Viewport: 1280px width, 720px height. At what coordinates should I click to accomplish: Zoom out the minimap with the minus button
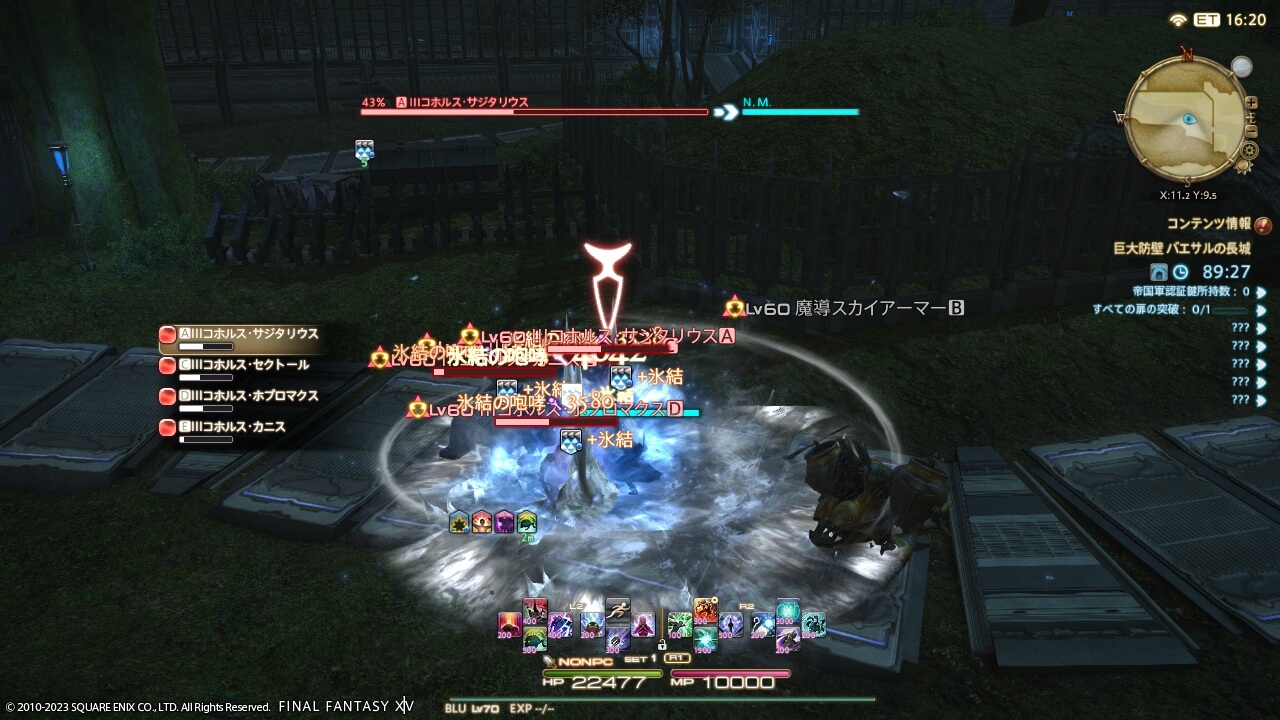(1252, 131)
